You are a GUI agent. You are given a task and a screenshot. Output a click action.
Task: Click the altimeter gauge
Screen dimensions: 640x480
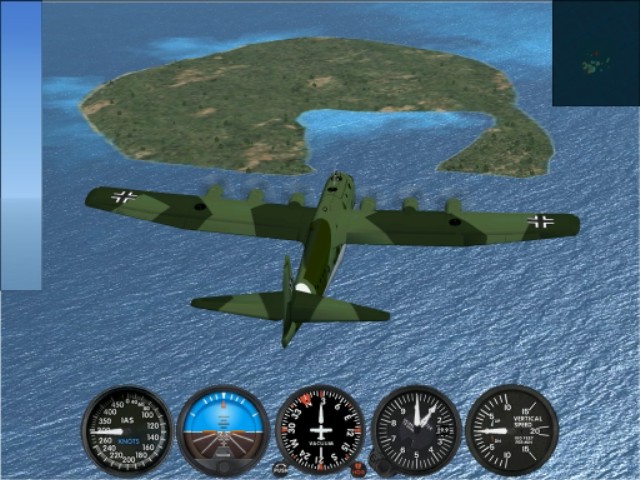point(417,430)
